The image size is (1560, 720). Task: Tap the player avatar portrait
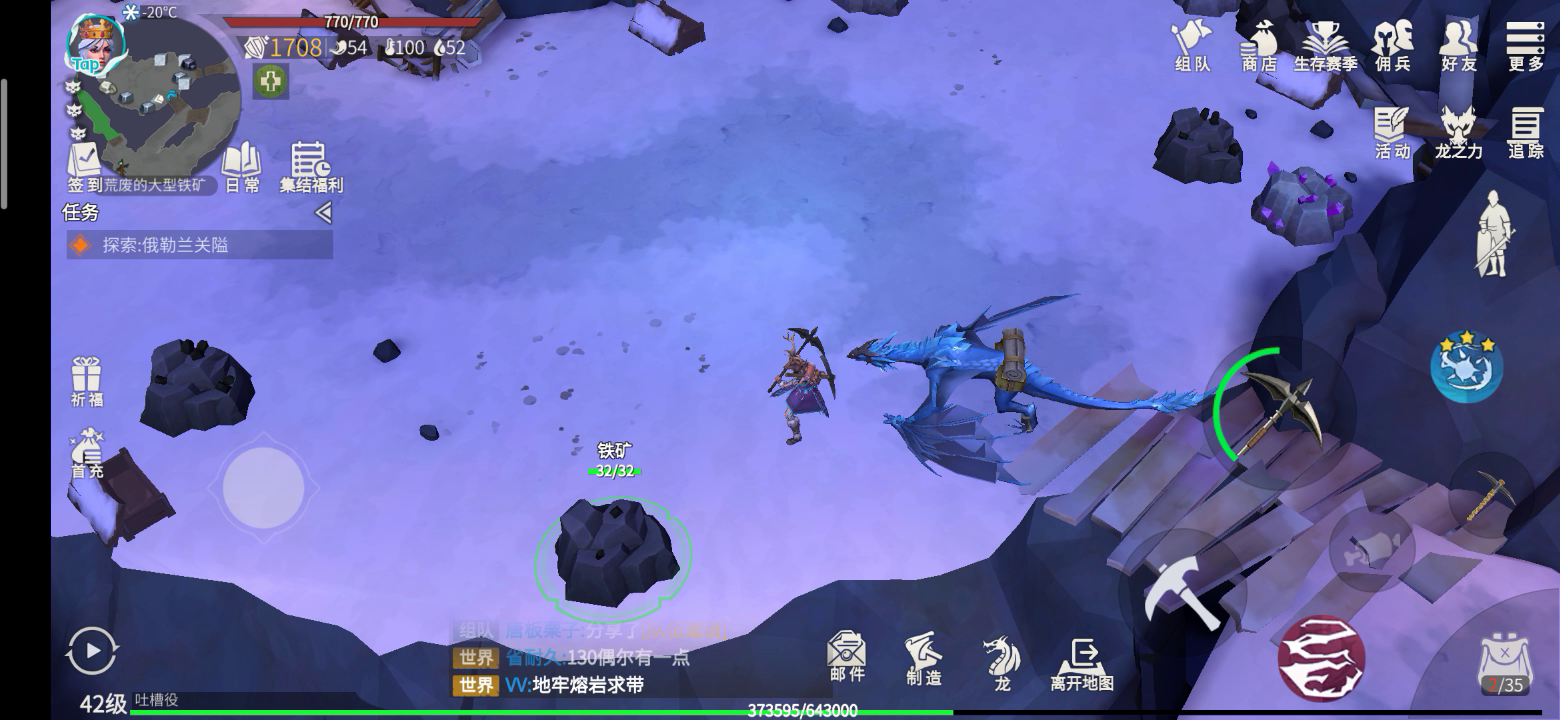[95, 42]
